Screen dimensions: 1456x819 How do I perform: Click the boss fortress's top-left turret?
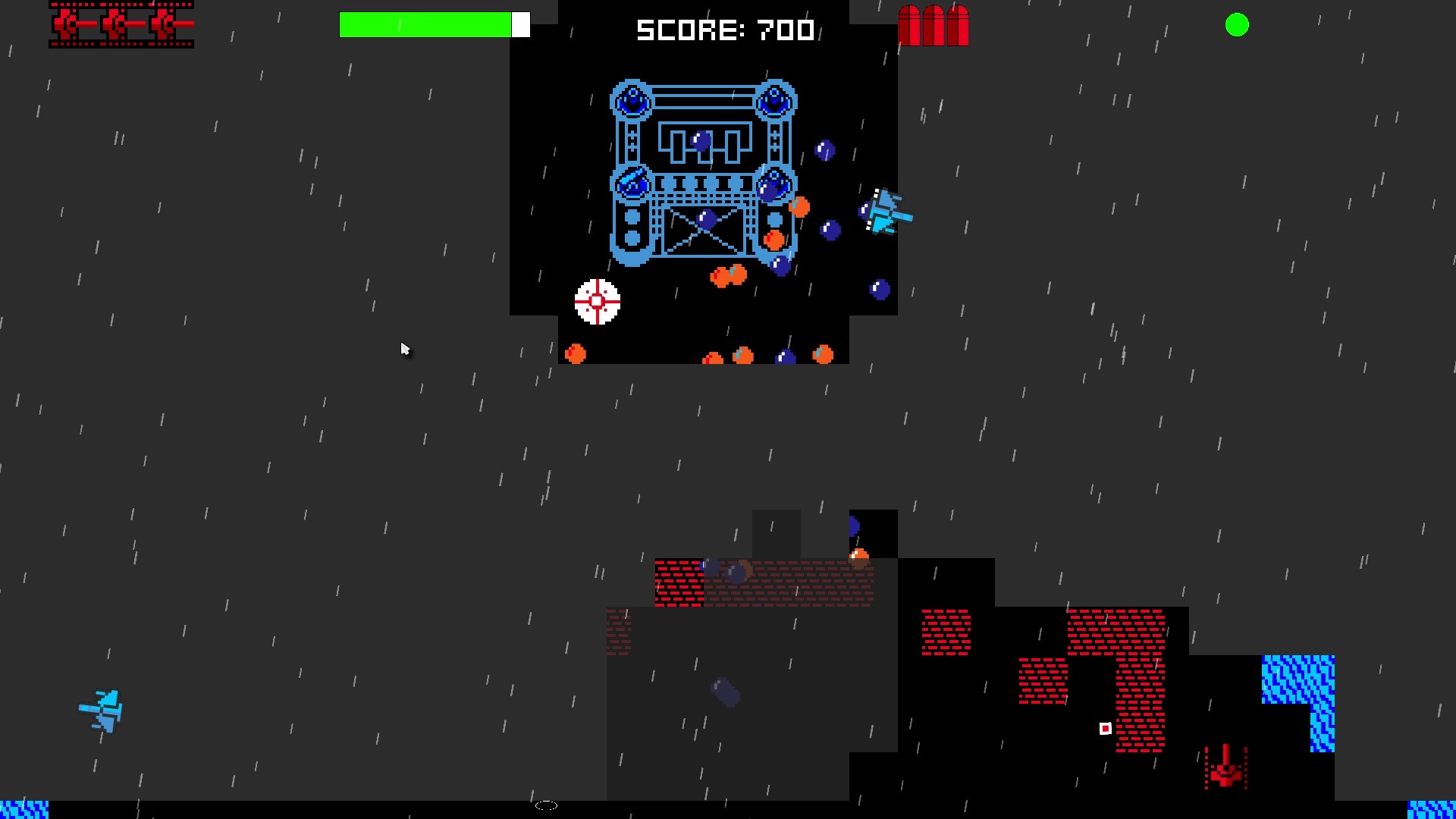pyautogui.click(x=632, y=99)
